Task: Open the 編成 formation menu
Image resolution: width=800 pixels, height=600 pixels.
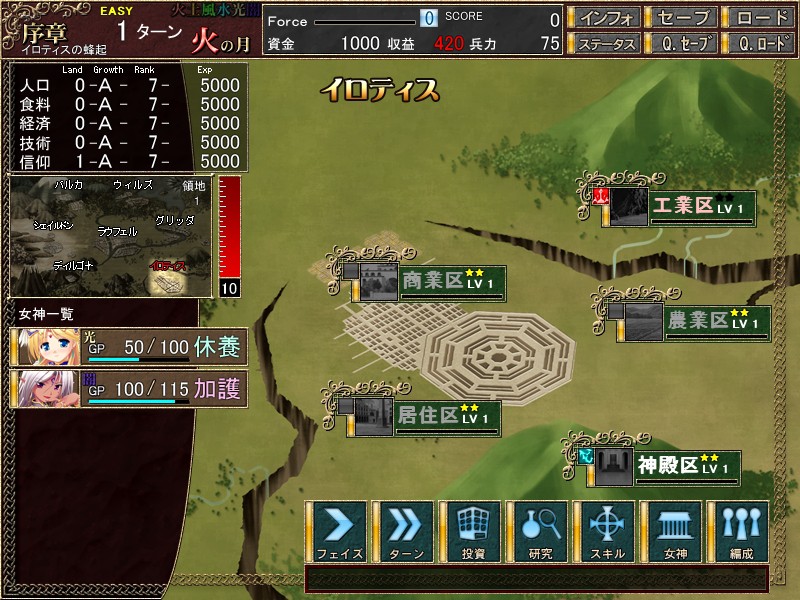Action: (740, 531)
